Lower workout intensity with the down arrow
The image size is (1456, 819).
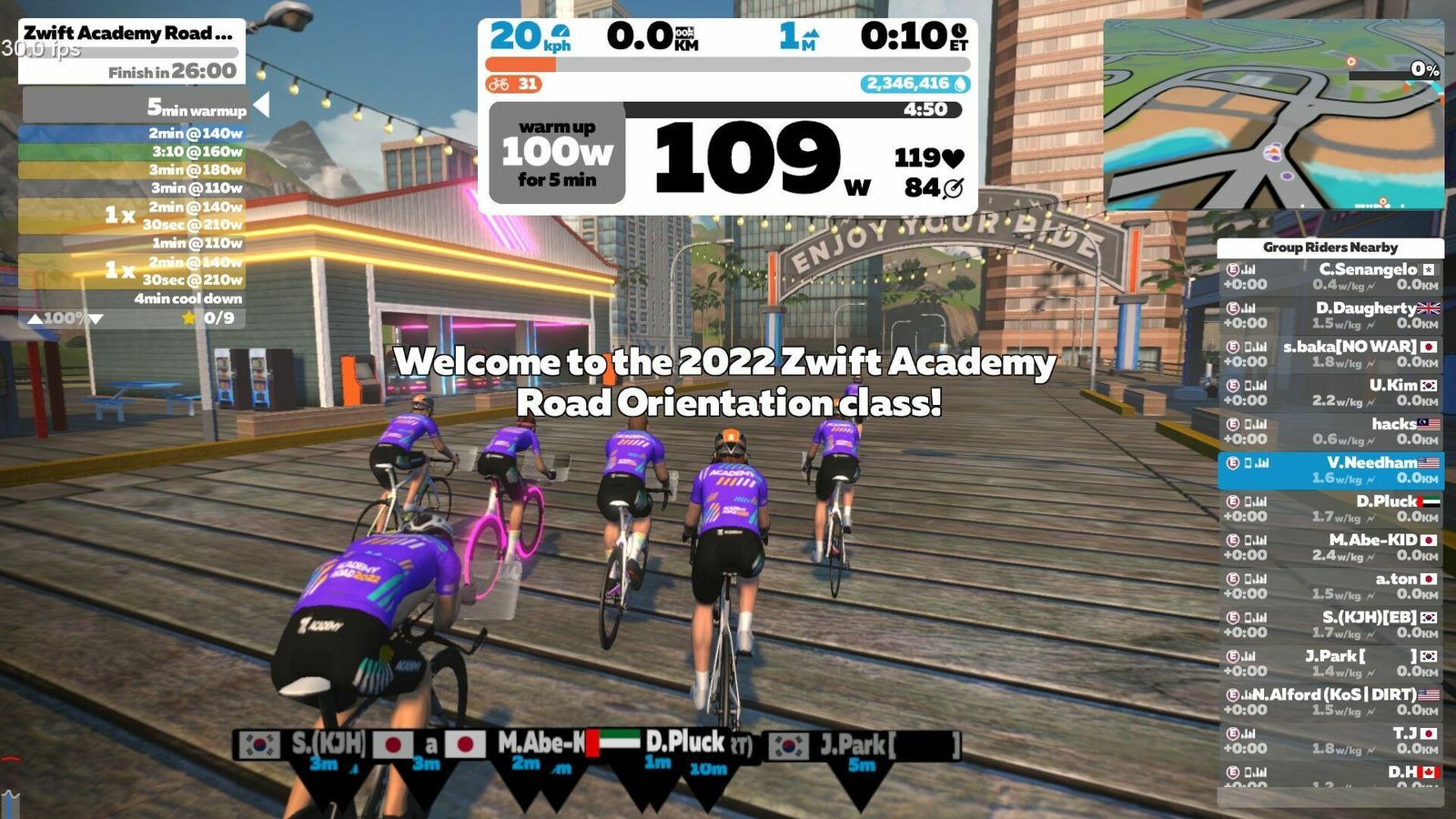pyautogui.click(x=96, y=318)
